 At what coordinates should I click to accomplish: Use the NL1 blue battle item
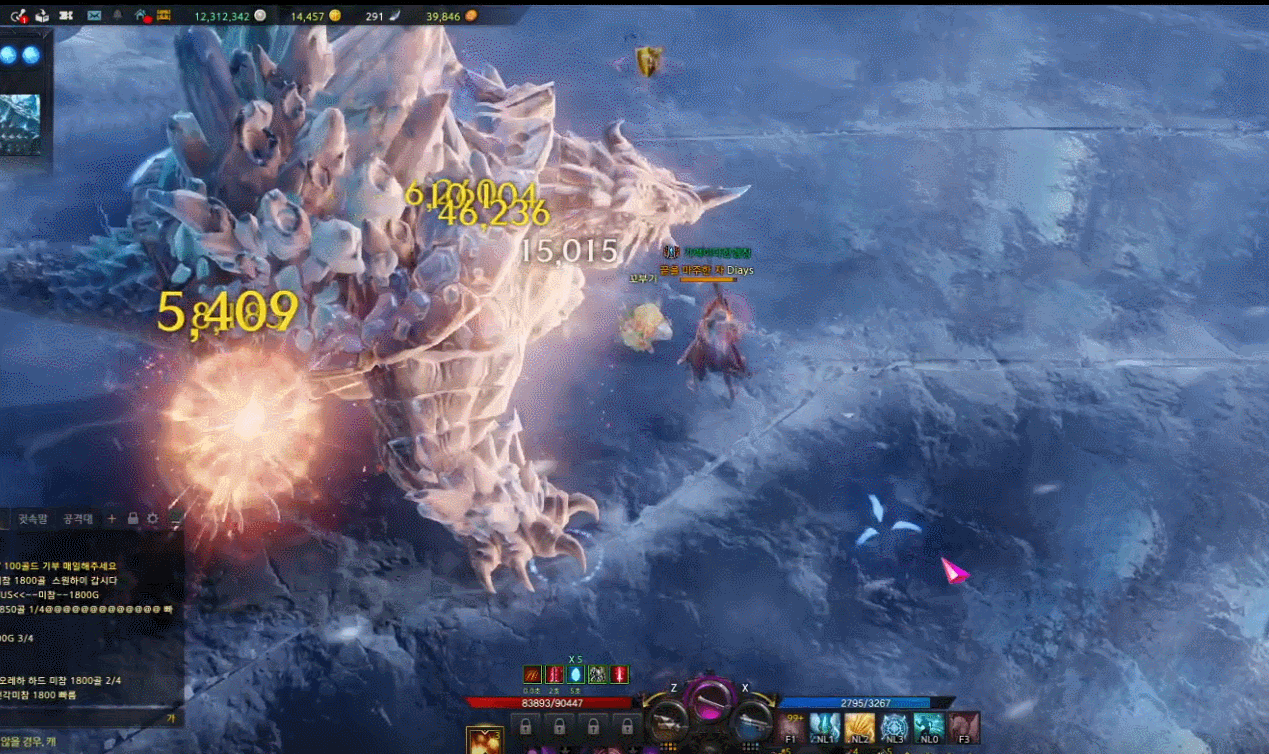click(x=824, y=727)
